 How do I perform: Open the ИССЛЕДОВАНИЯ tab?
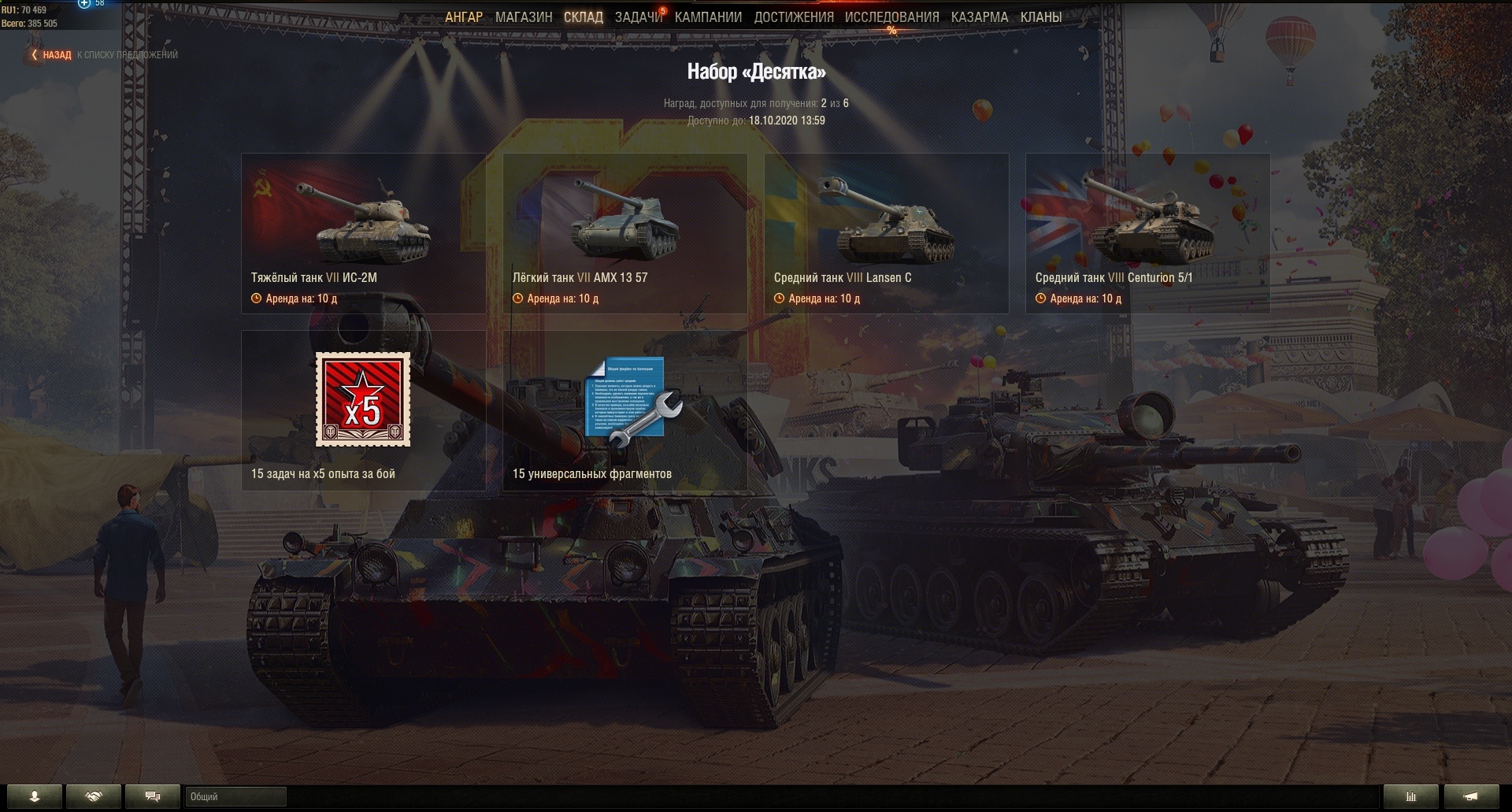point(891,17)
